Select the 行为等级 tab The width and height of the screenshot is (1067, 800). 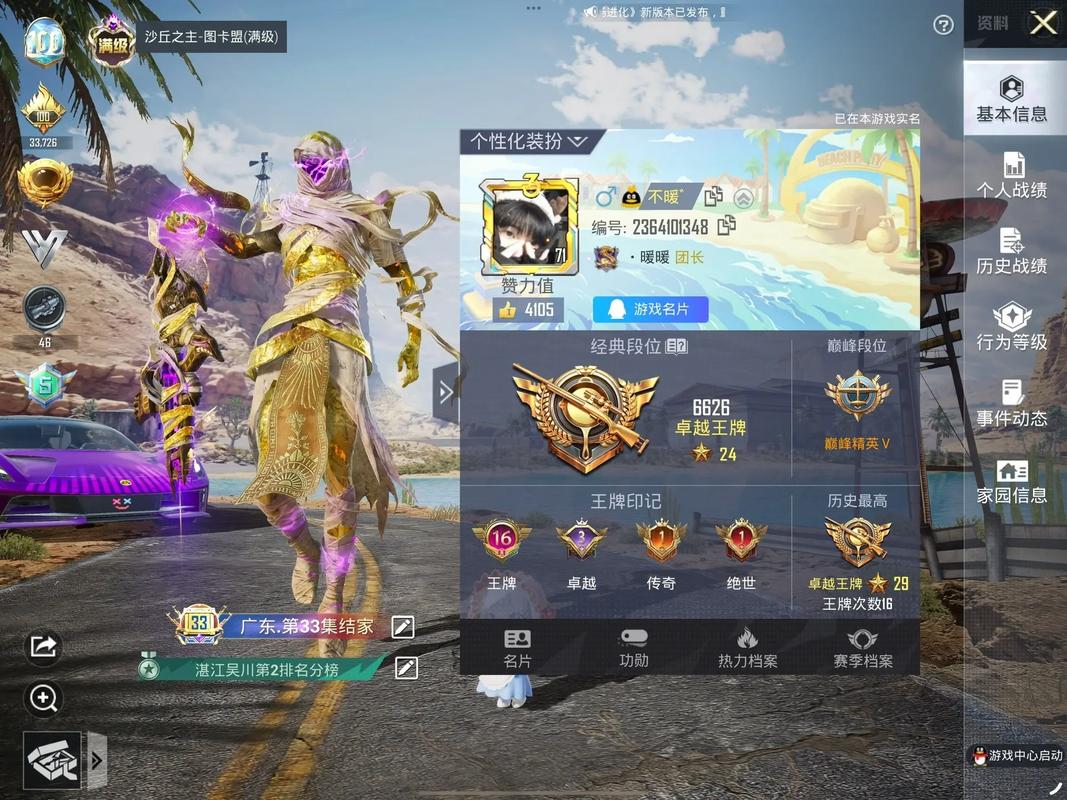point(1011,327)
